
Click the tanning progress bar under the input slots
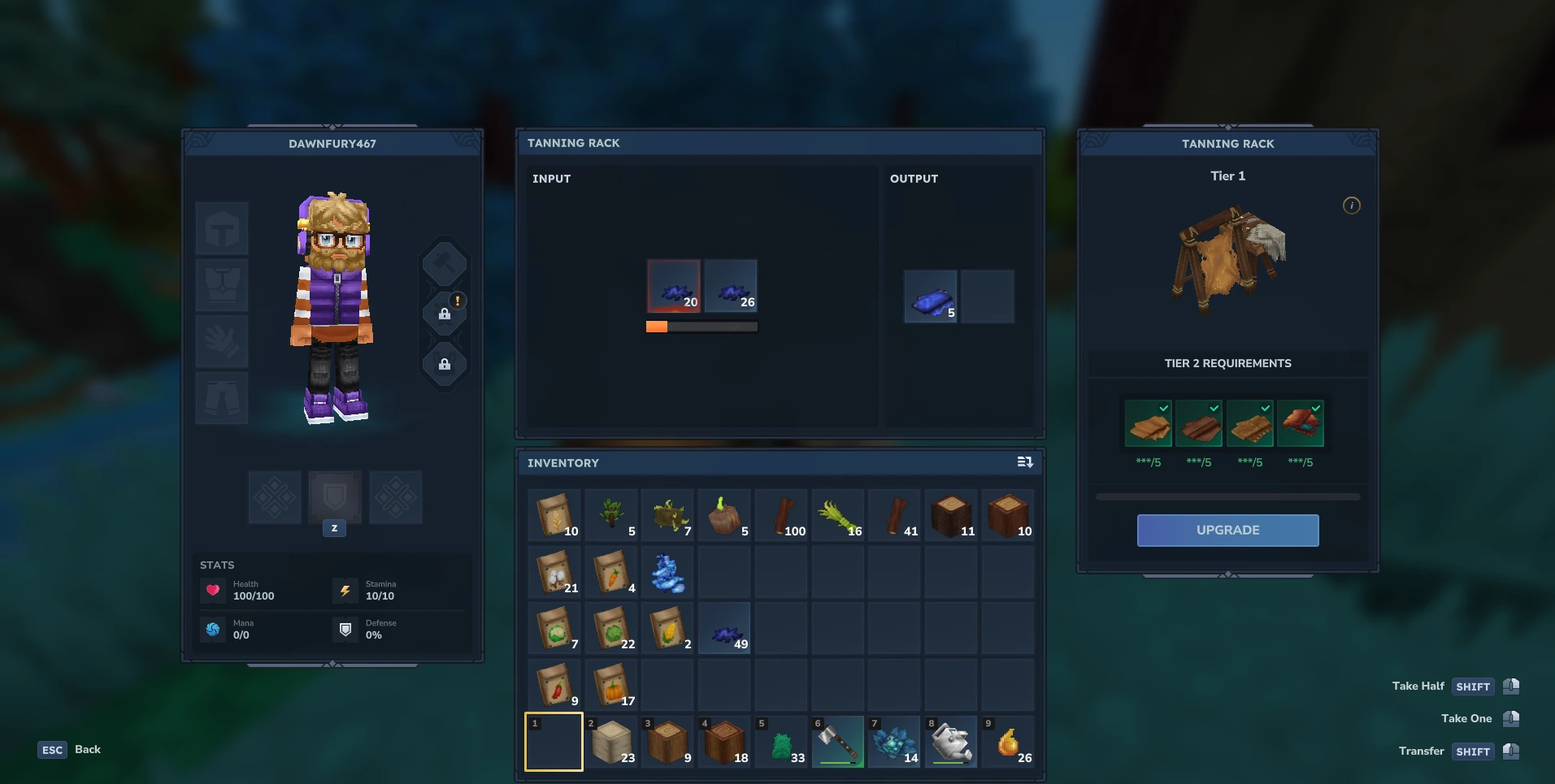click(701, 326)
